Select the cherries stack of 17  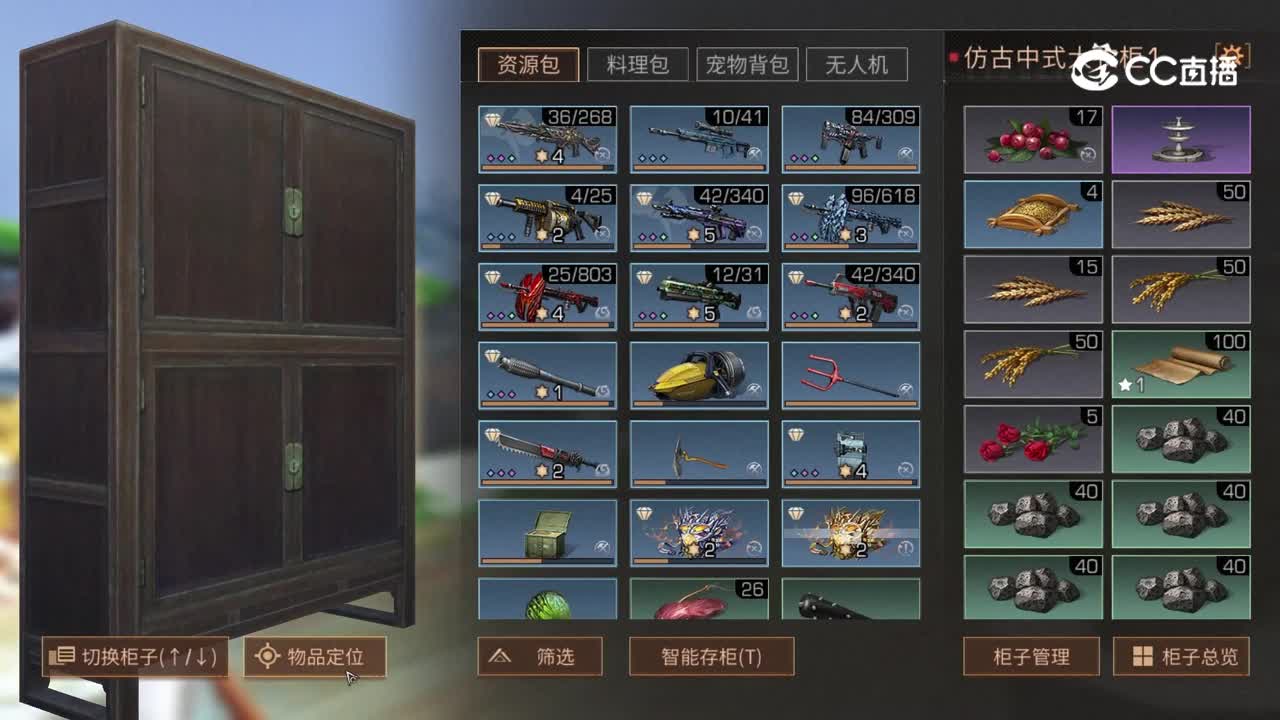[1030, 140]
